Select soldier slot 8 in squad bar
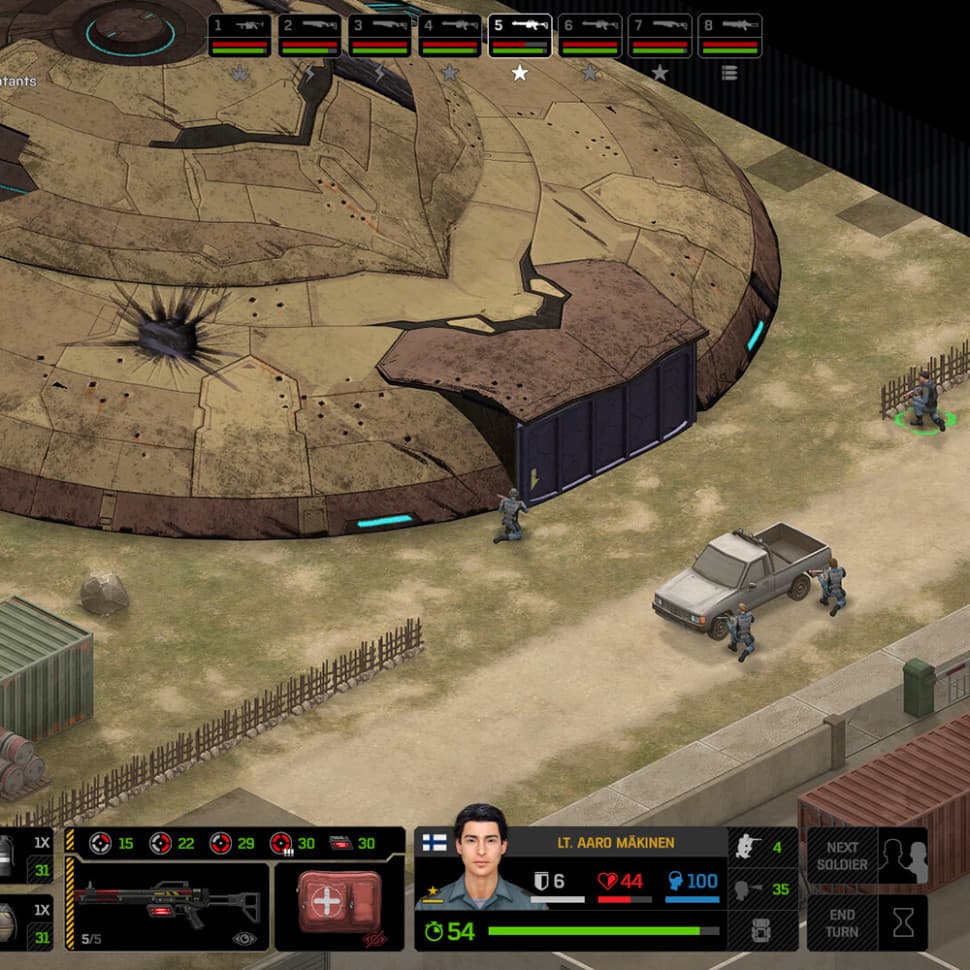 (730, 35)
